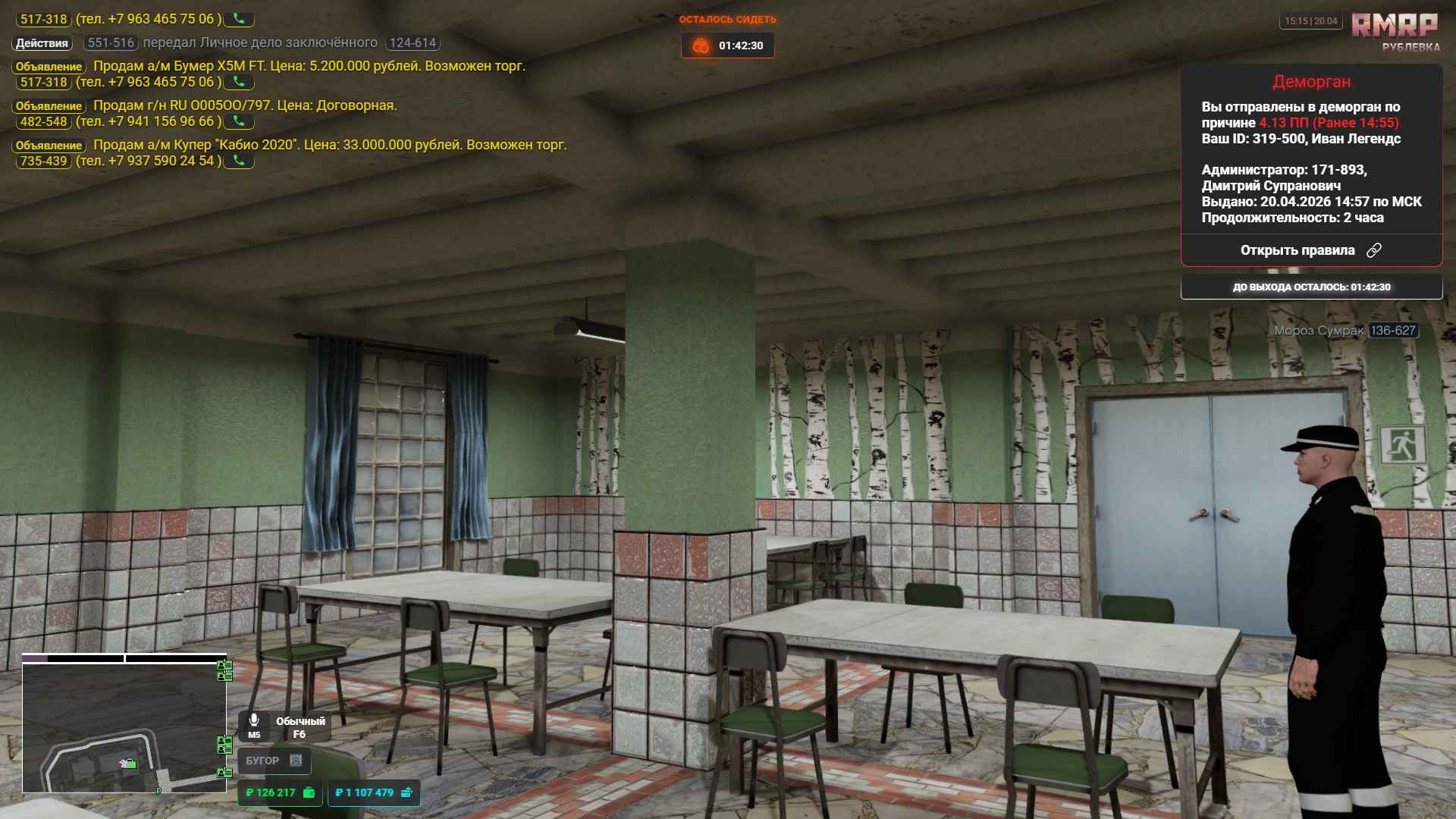Click the phone icon under Бумер X5M ad
This screenshot has width=1456, height=819.
[239, 82]
